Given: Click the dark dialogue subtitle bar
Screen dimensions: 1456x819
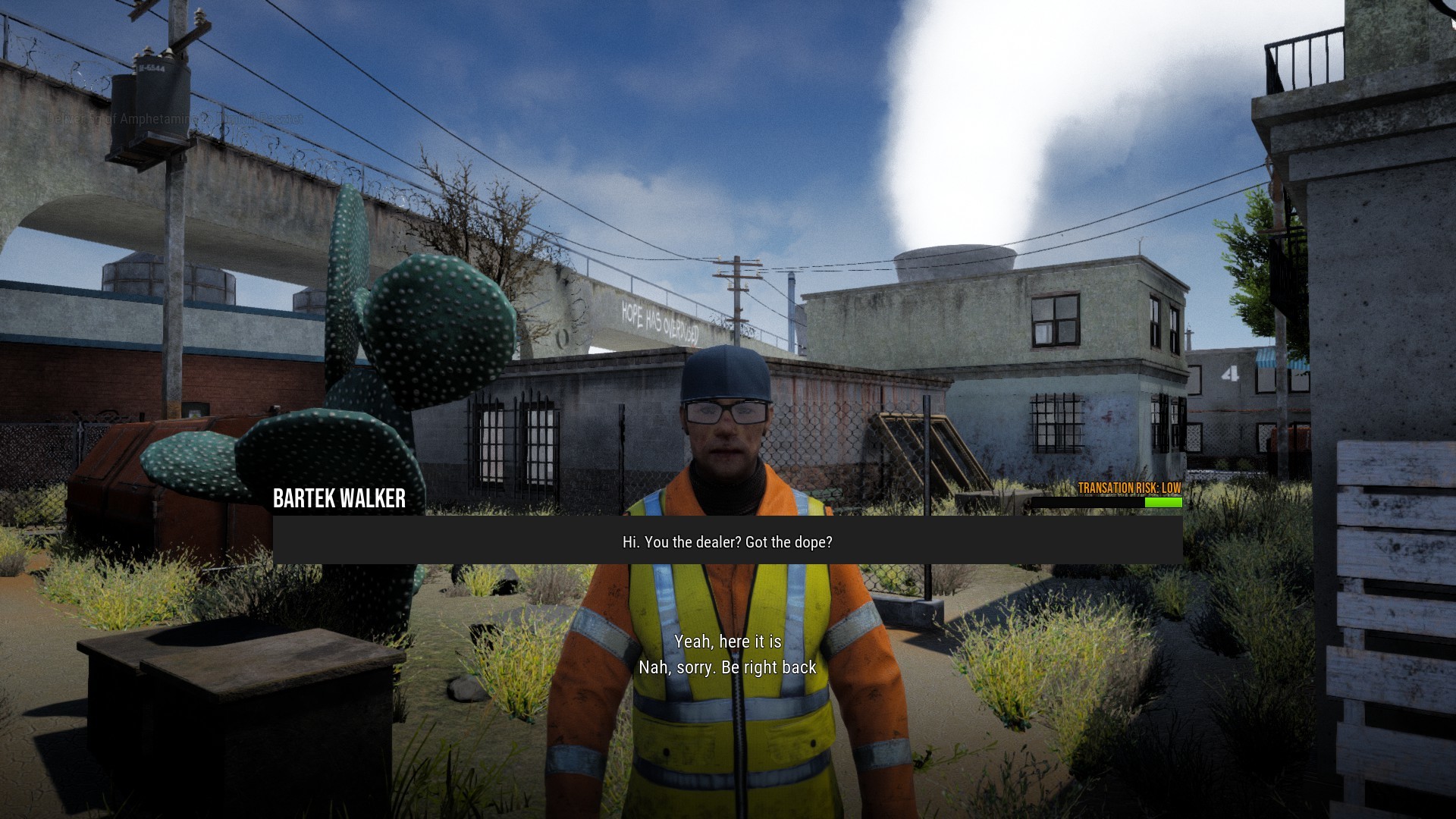Looking at the screenshot, I should (455, 541).
